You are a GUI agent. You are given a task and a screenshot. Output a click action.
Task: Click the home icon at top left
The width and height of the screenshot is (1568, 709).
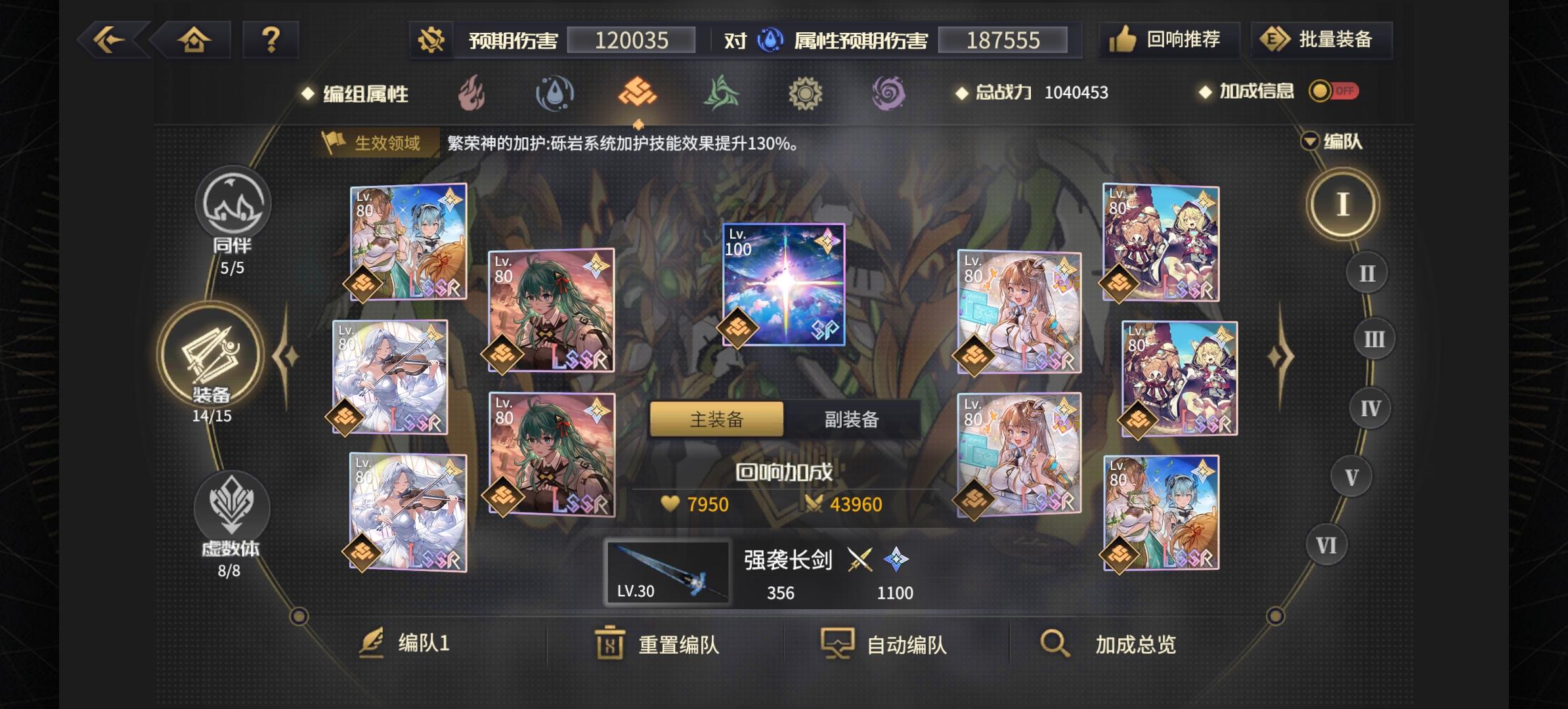click(192, 39)
